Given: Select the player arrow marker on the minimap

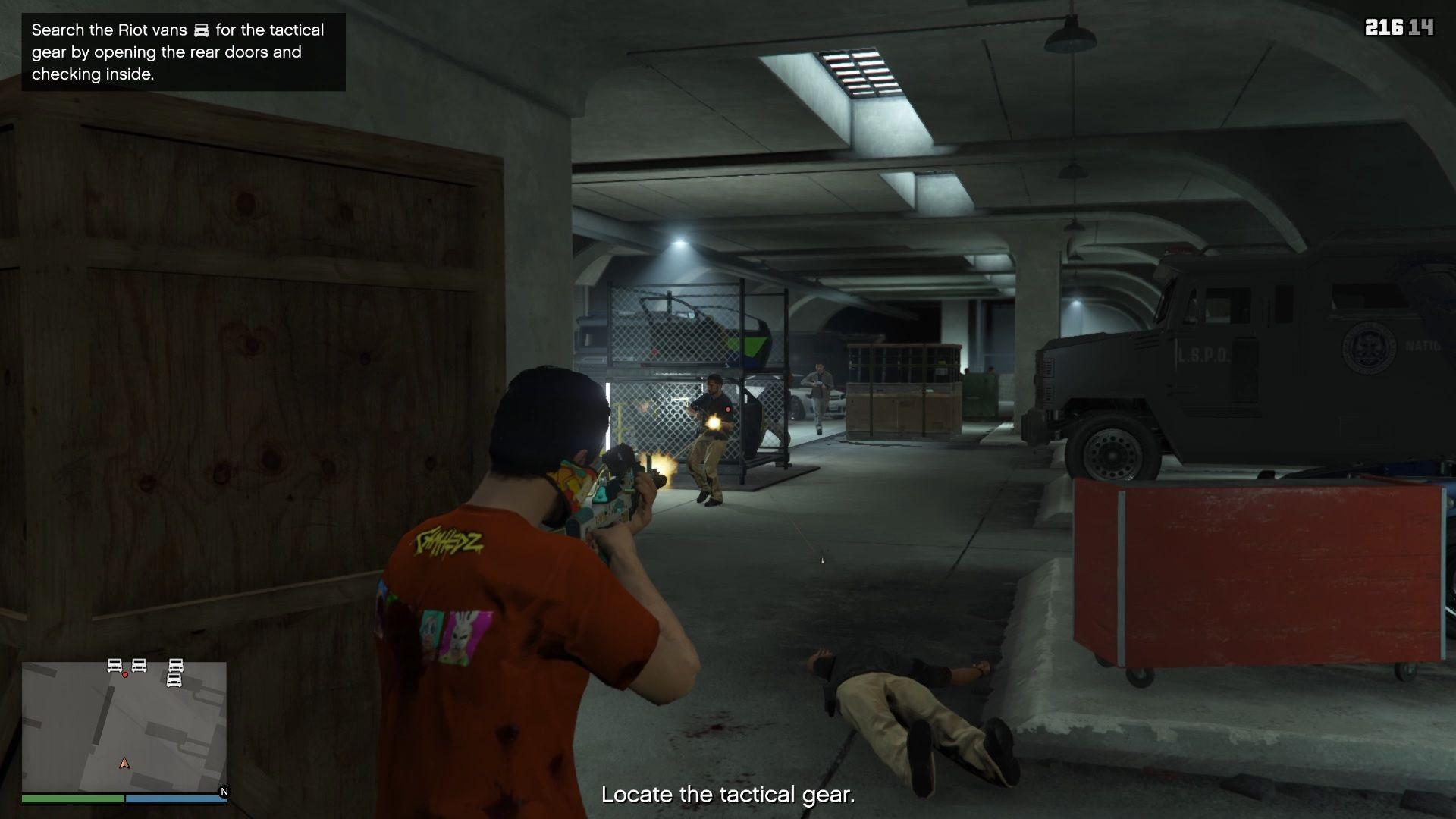Looking at the screenshot, I should pyautogui.click(x=124, y=764).
